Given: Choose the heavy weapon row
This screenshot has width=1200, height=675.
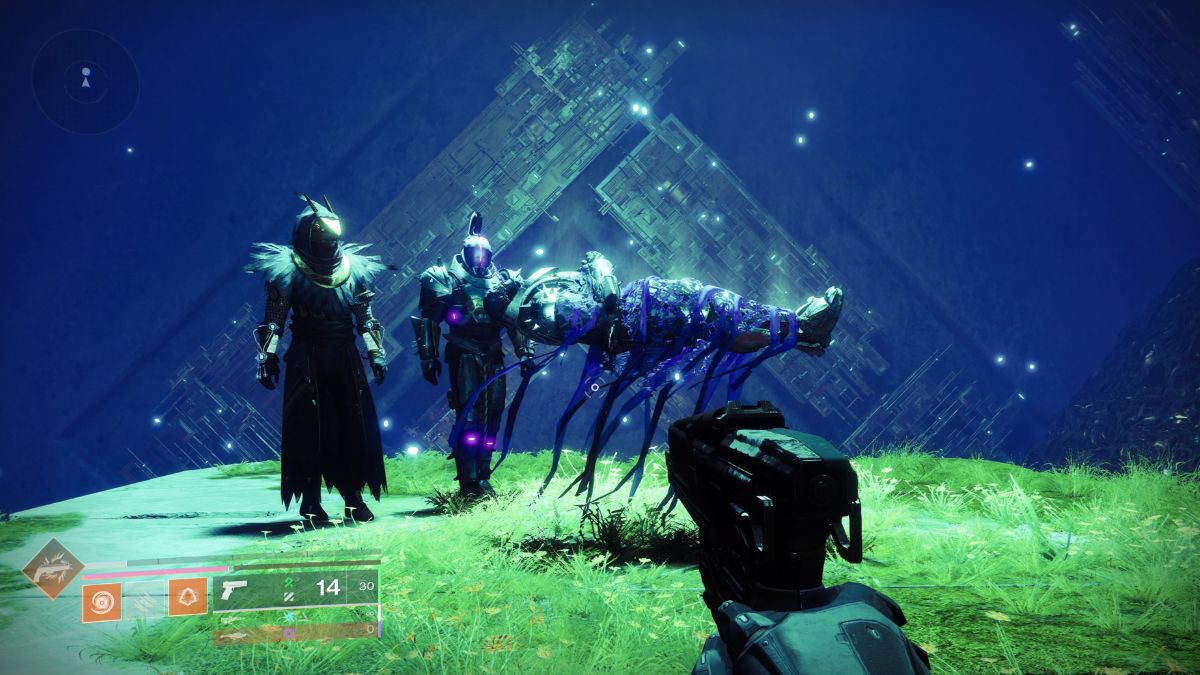Looking at the screenshot, I should click(x=296, y=633).
